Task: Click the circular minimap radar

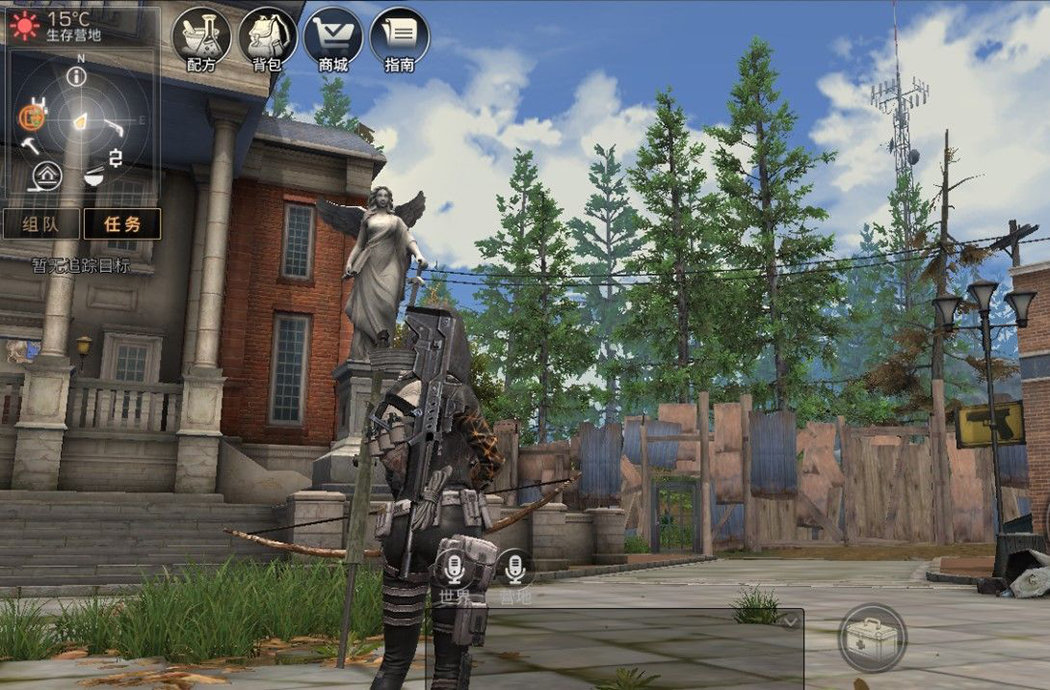Action: coord(78,122)
